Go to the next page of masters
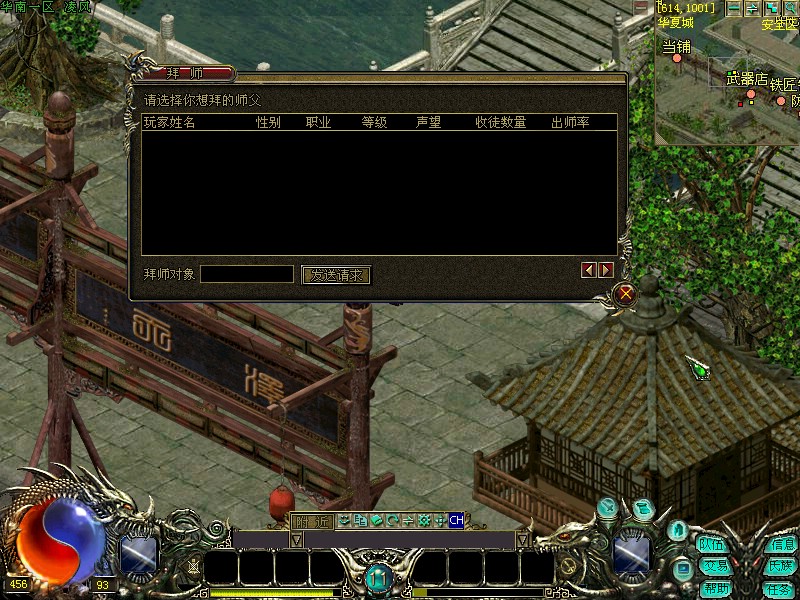Screen dimensions: 800x600 click(606, 270)
